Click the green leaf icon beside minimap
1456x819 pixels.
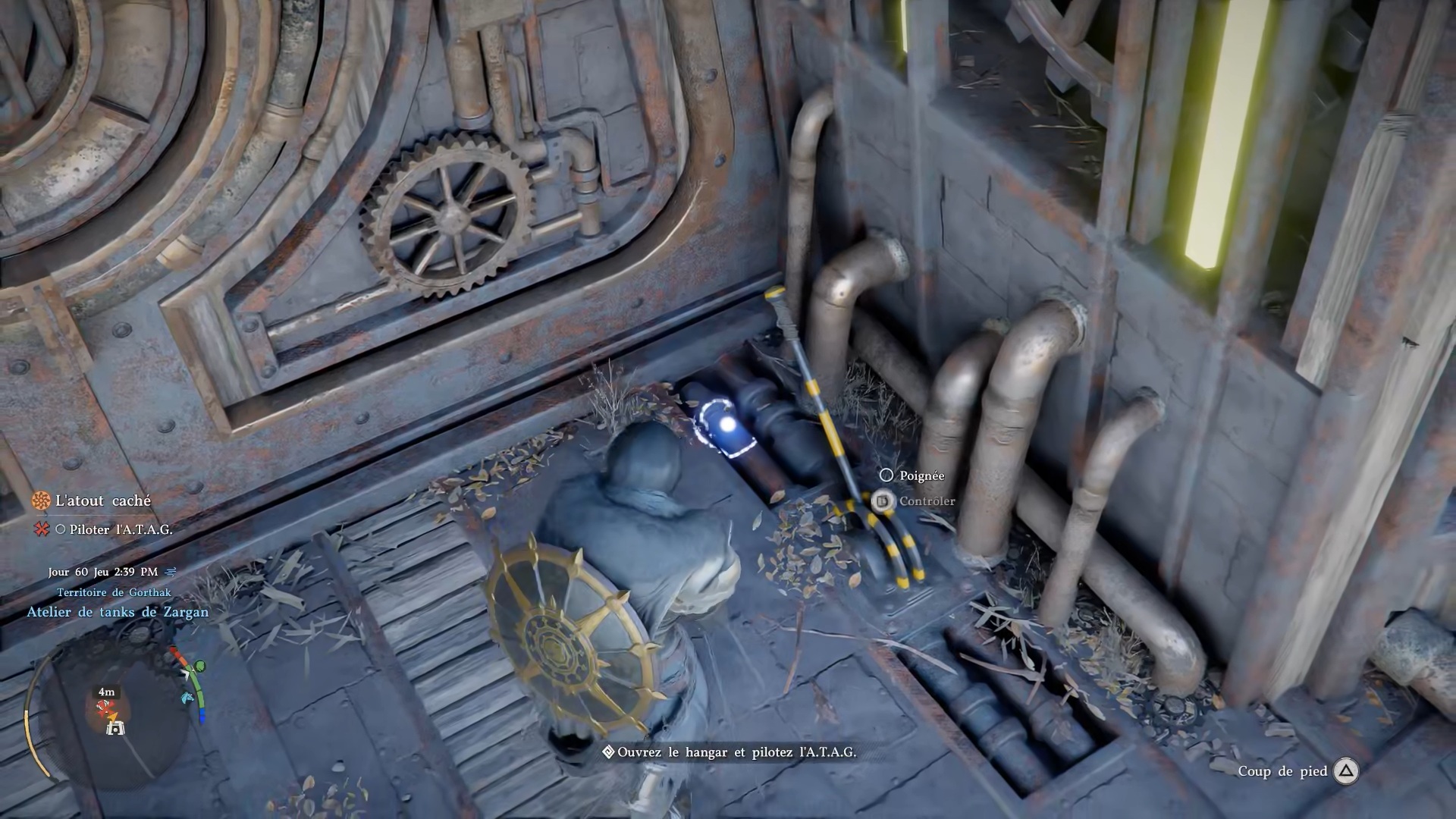click(199, 667)
